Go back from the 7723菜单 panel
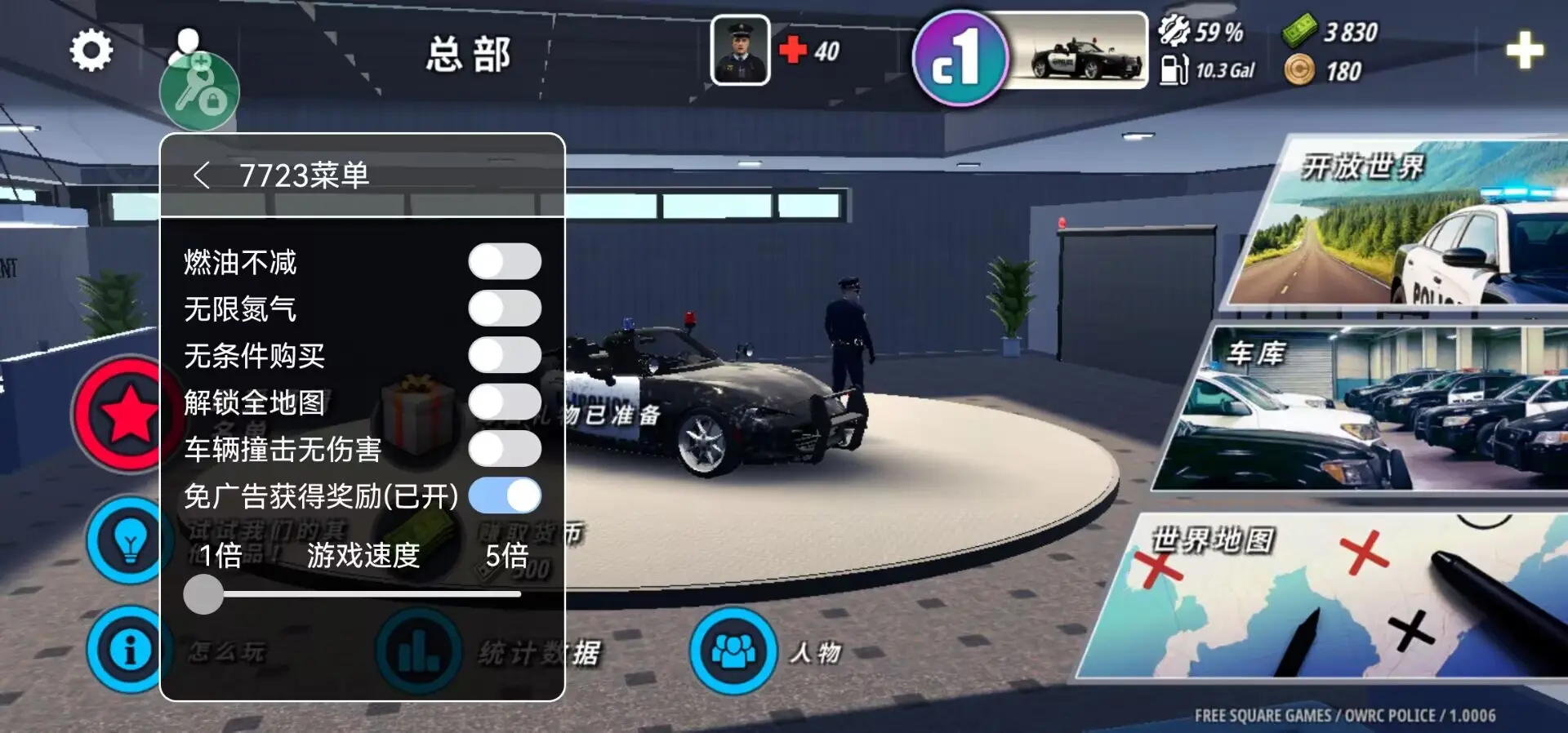Screen dimensions: 1568x733 coord(201,175)
